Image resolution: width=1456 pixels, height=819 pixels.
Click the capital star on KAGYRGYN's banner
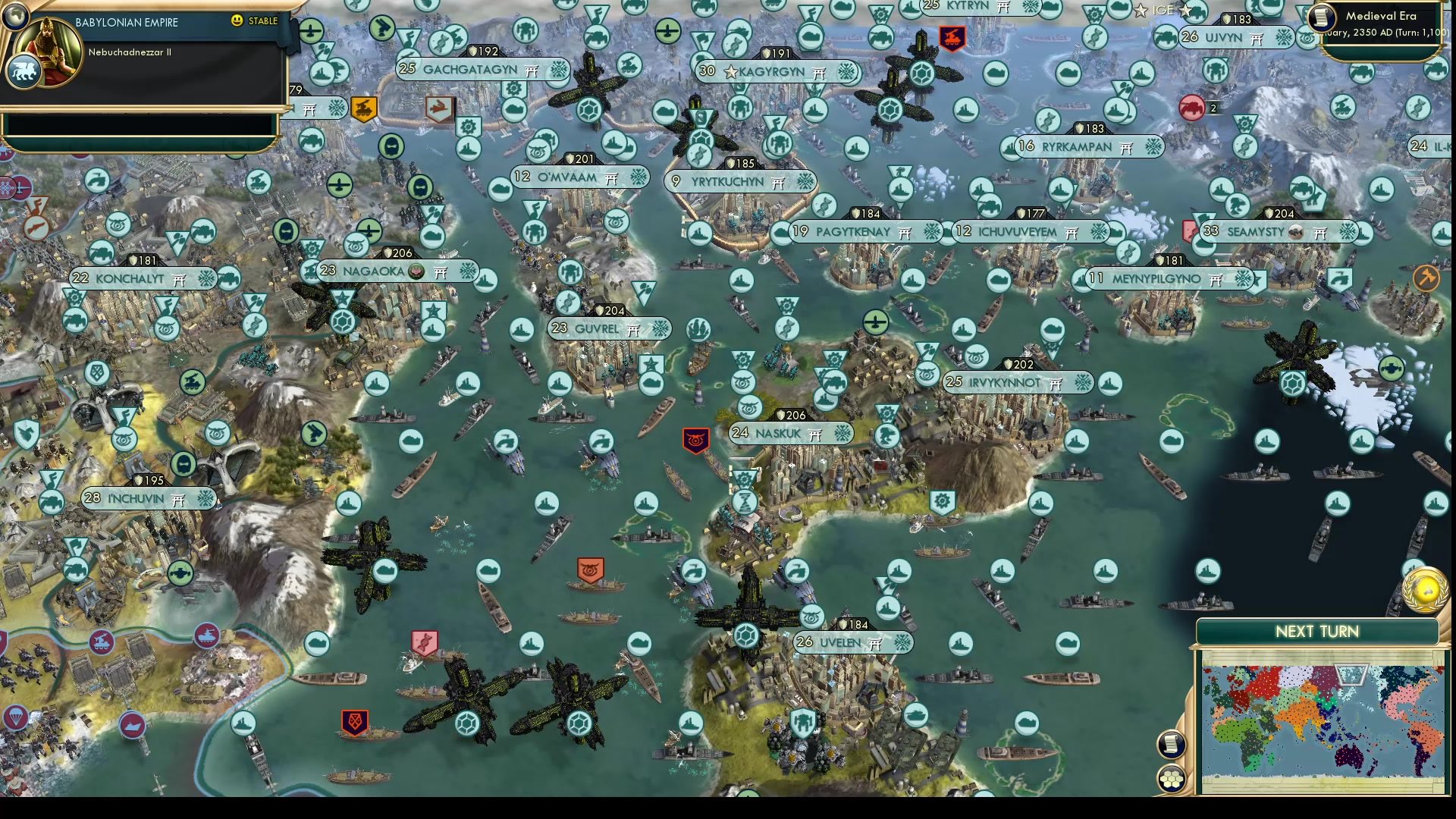[730, 72]
